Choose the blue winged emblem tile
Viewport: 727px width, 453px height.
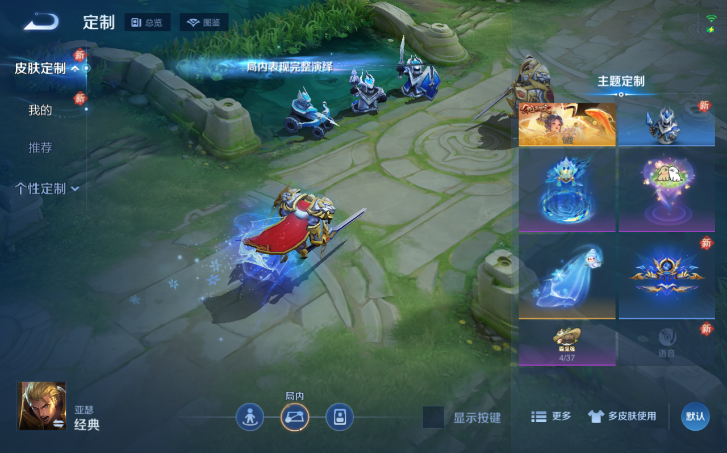point(666,276)
